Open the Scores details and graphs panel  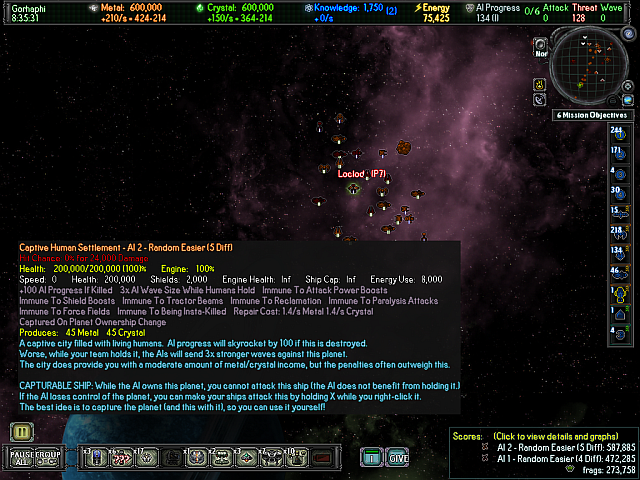point(555,437)
